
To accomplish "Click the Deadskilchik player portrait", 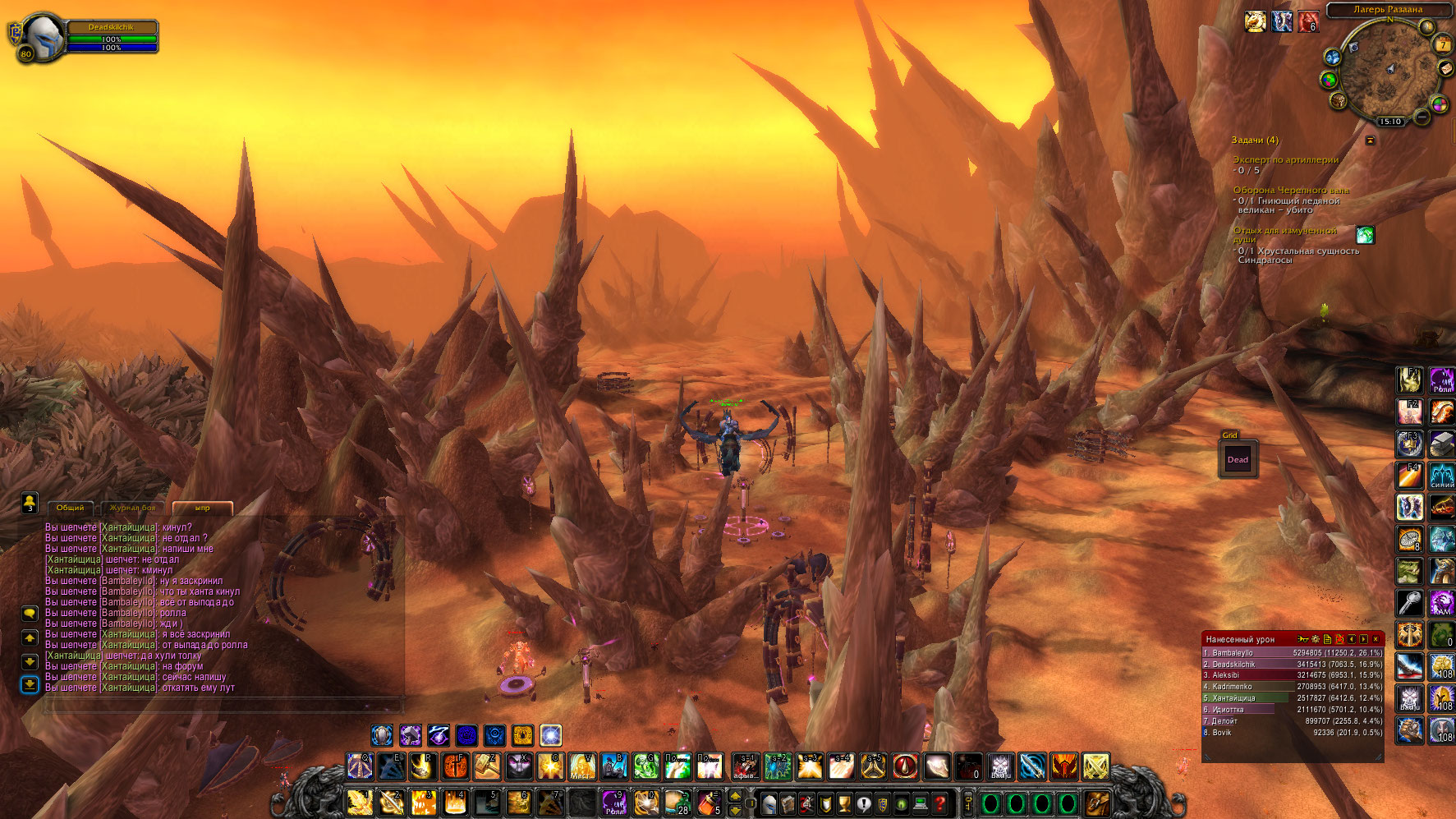I will click(x=41, y=37).
